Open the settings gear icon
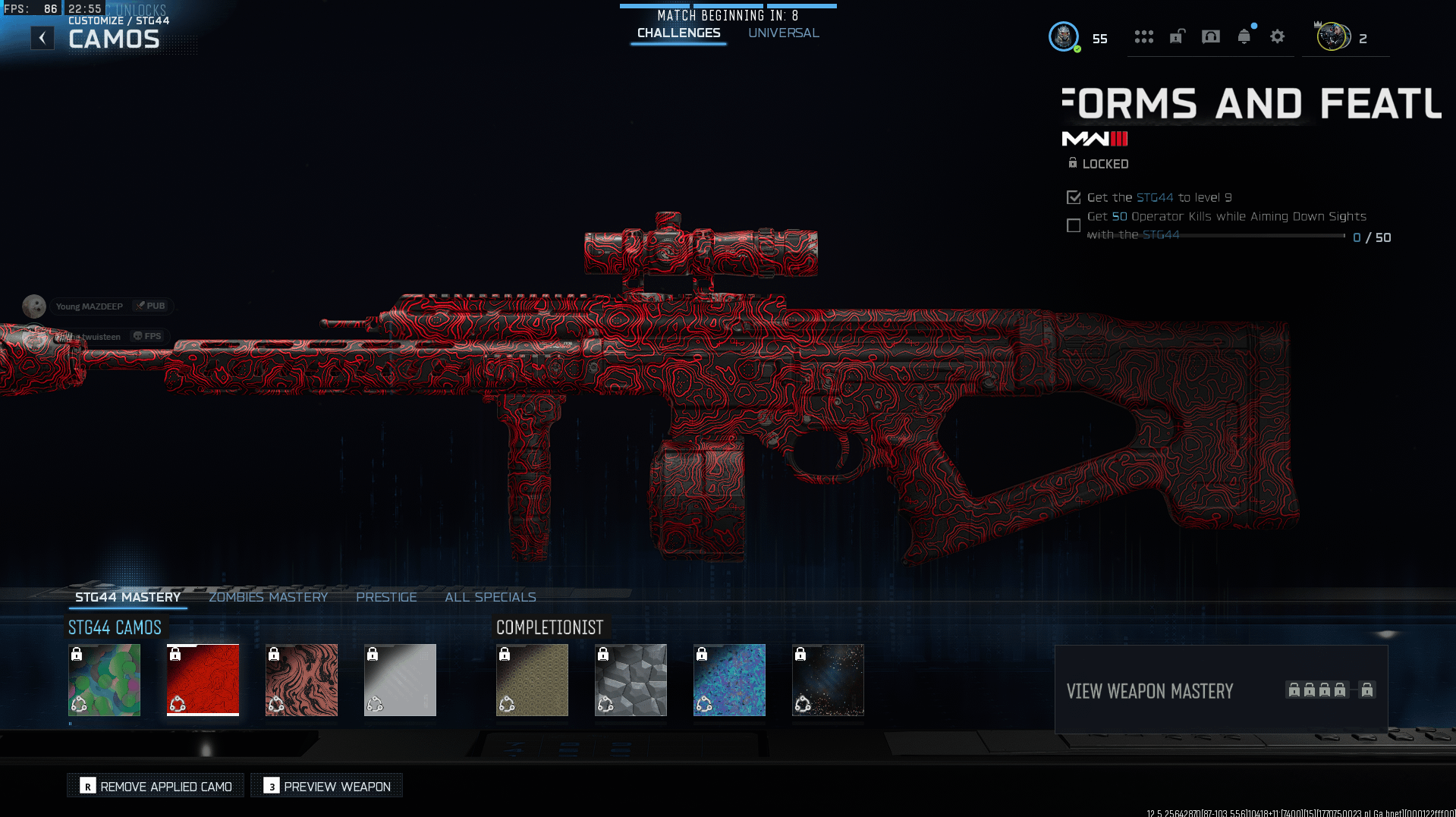The height and width of the screenshot is (817, 1456). [x=1278, y=36]
